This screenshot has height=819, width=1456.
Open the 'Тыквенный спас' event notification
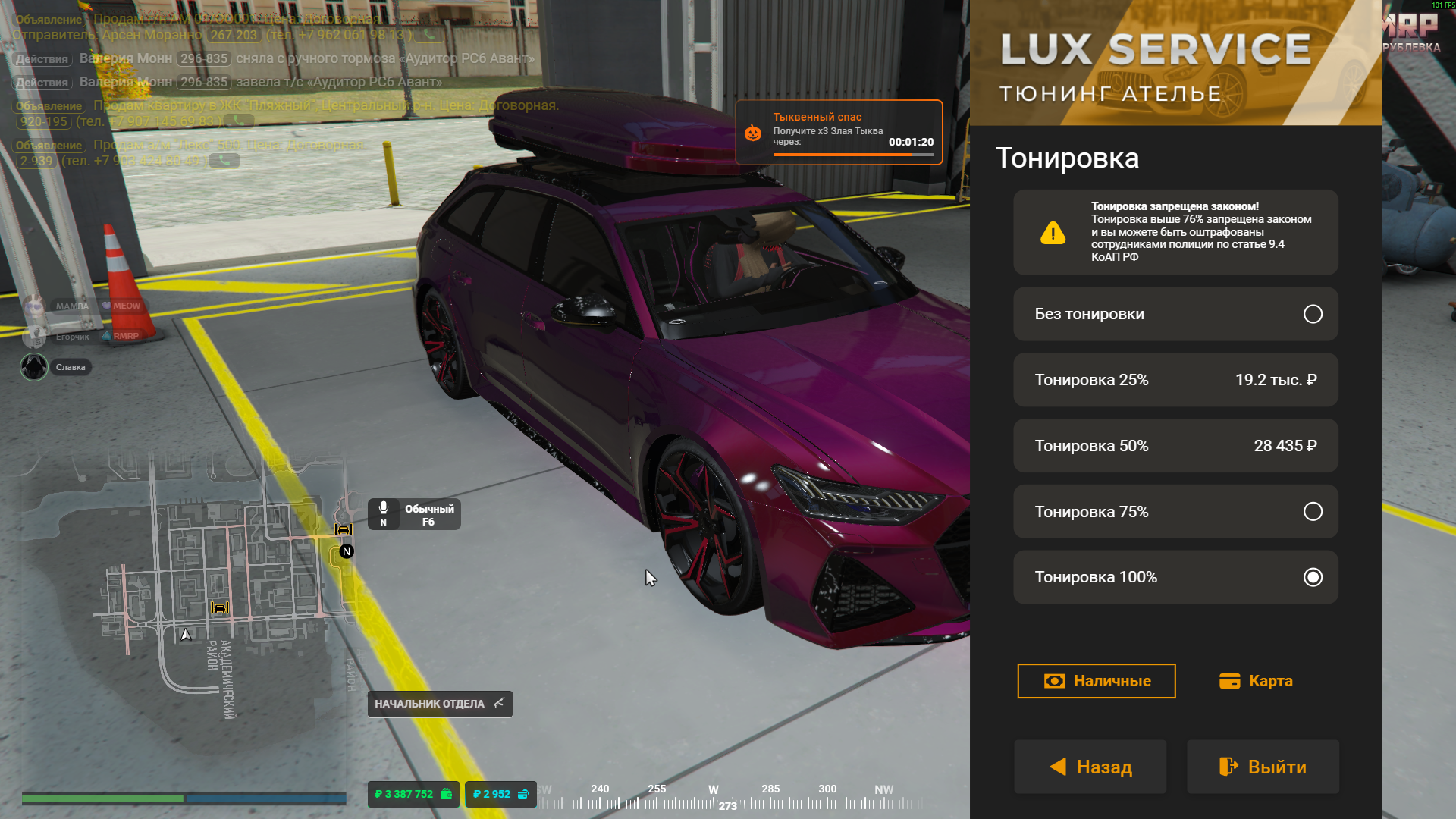pos(838,132)
